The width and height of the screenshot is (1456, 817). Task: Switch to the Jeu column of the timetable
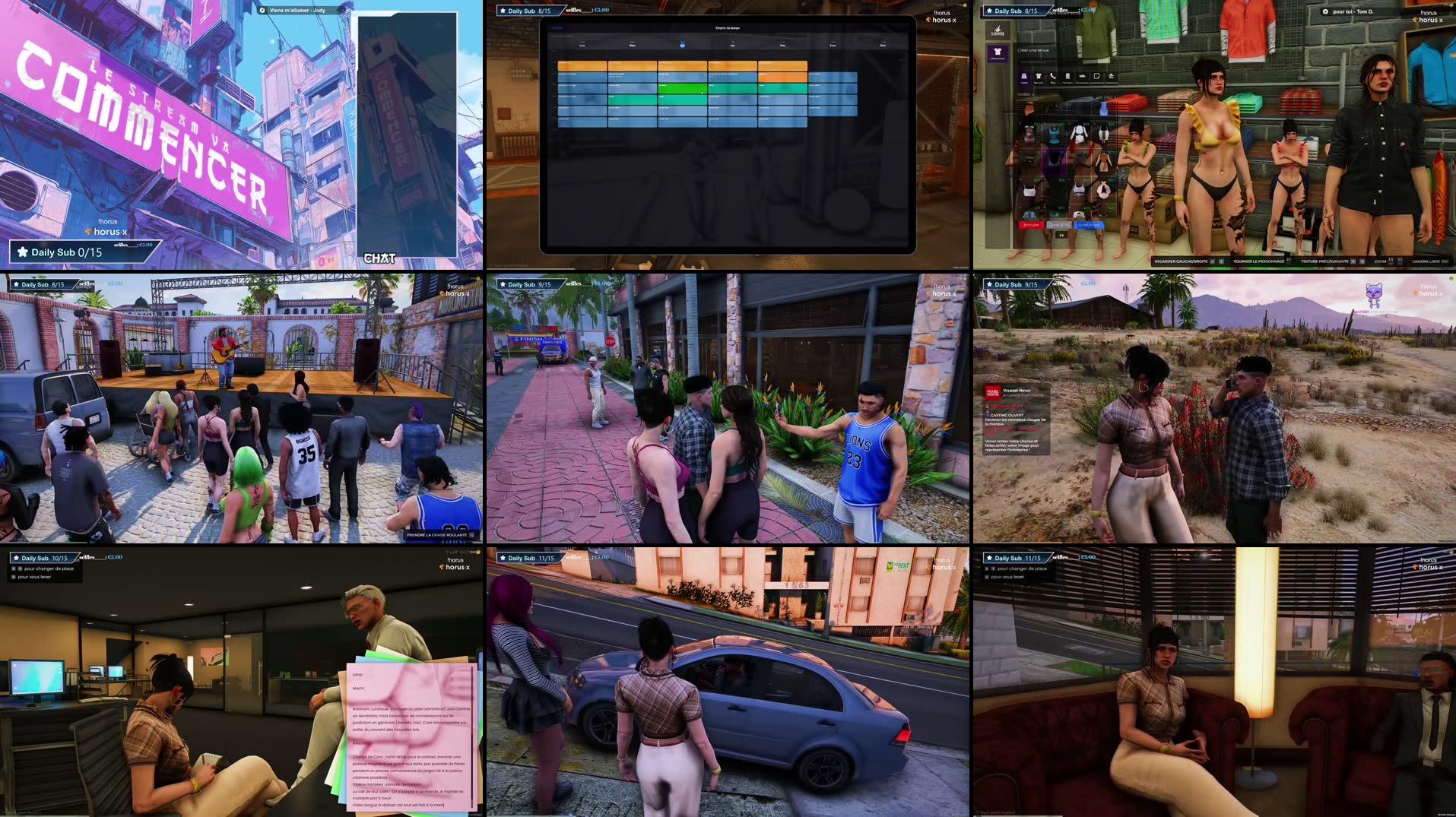click(732, 46)
